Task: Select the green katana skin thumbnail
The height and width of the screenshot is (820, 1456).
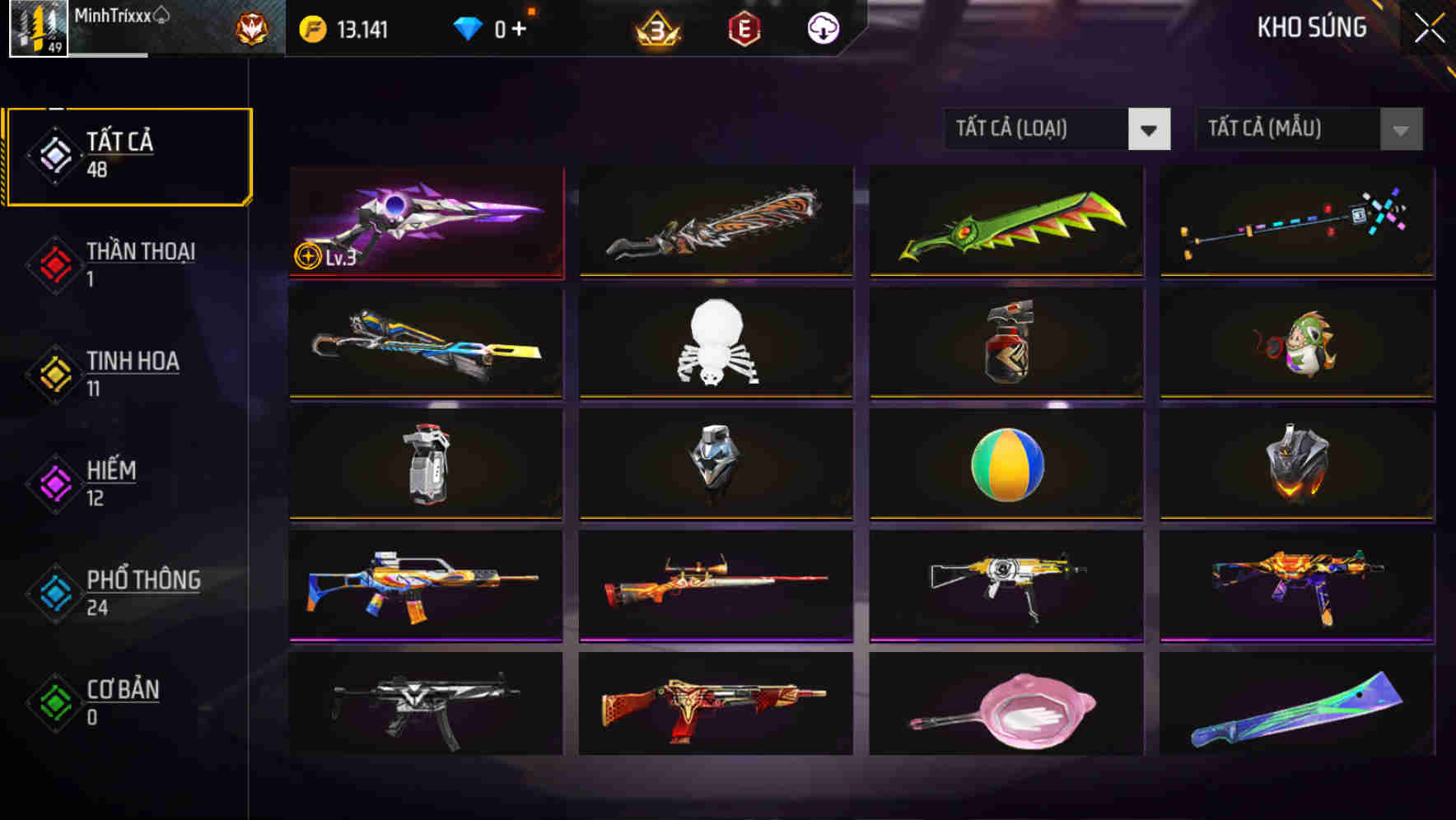Action: [x=1005, y=223]
